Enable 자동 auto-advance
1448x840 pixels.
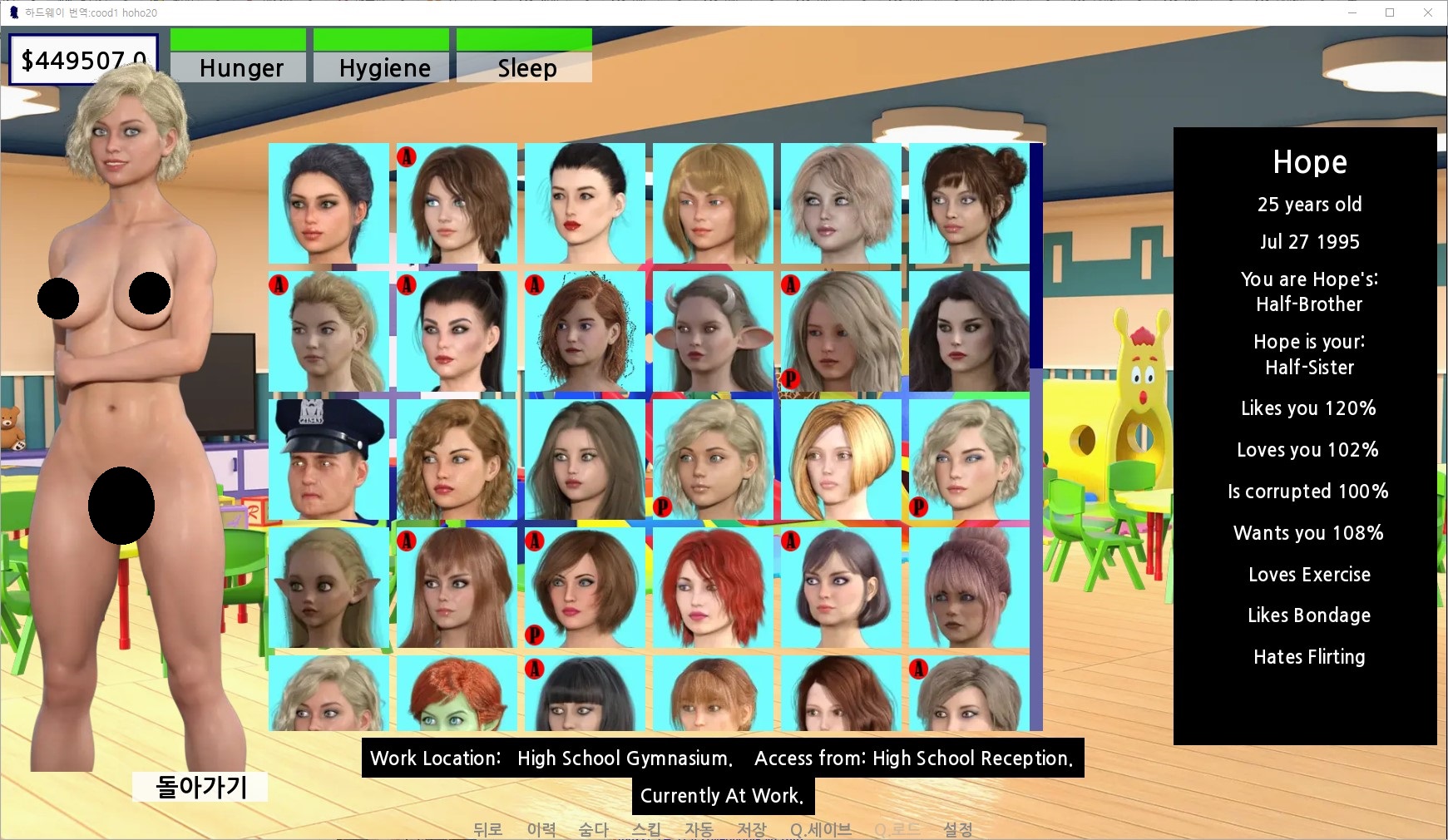tap(699, 829)
